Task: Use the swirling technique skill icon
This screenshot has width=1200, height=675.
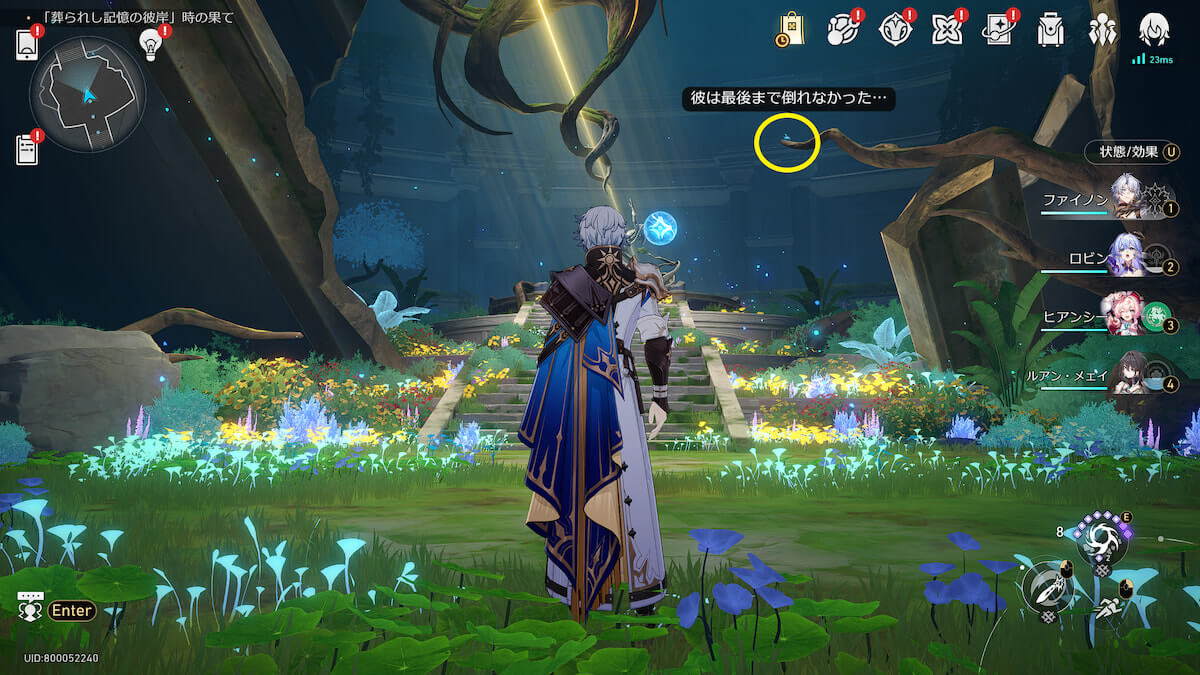Action: [x=1101, y=540]
